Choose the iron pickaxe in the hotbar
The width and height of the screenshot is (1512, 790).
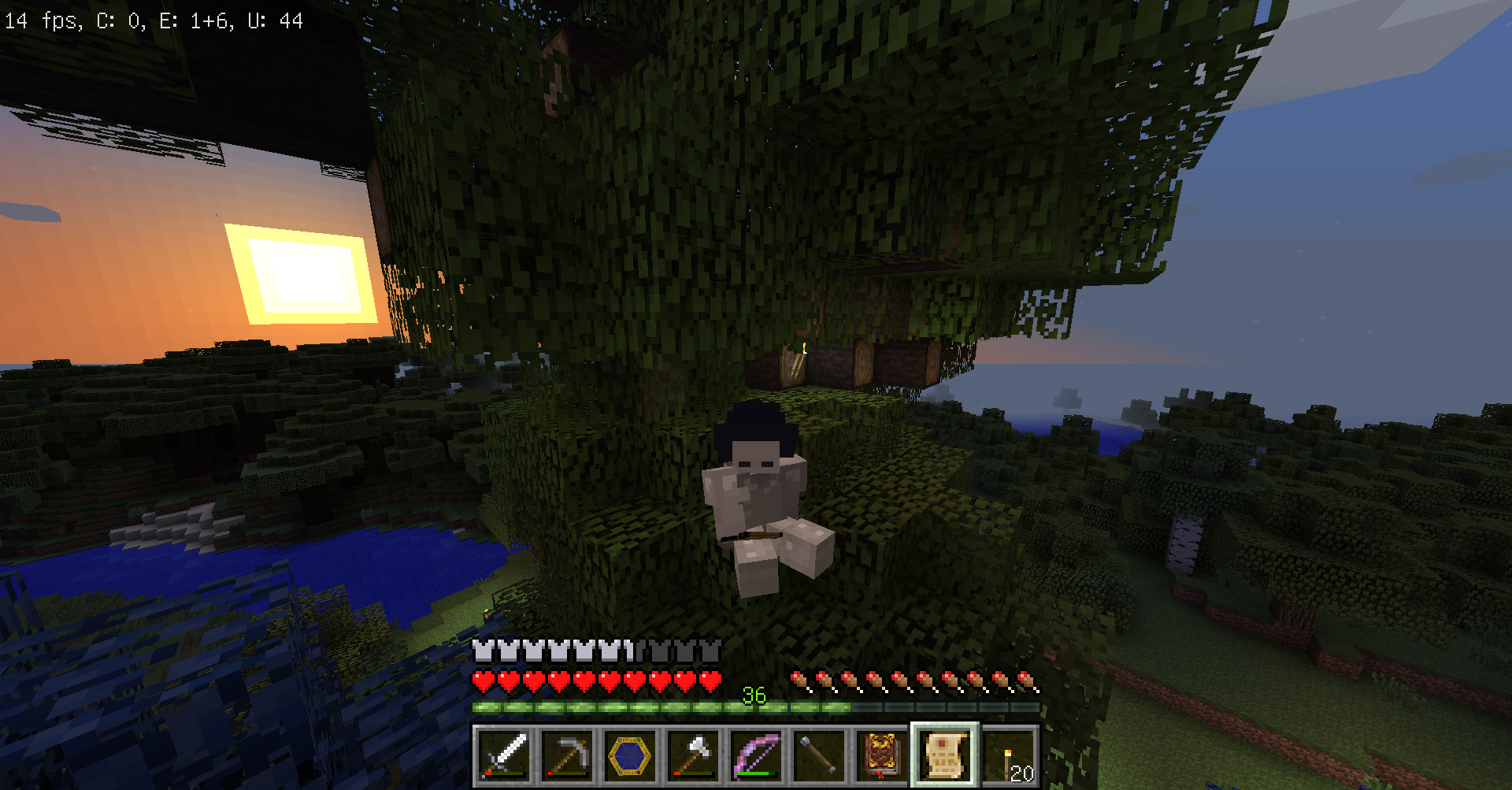click(x=567, y=755)
